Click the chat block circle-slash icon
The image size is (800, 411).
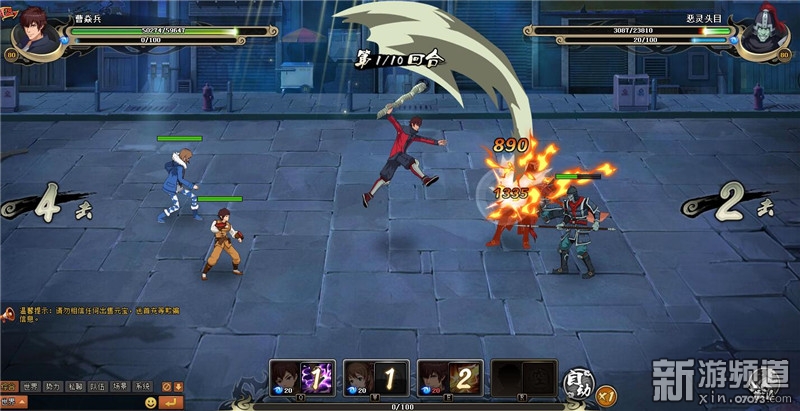point(166,386)
